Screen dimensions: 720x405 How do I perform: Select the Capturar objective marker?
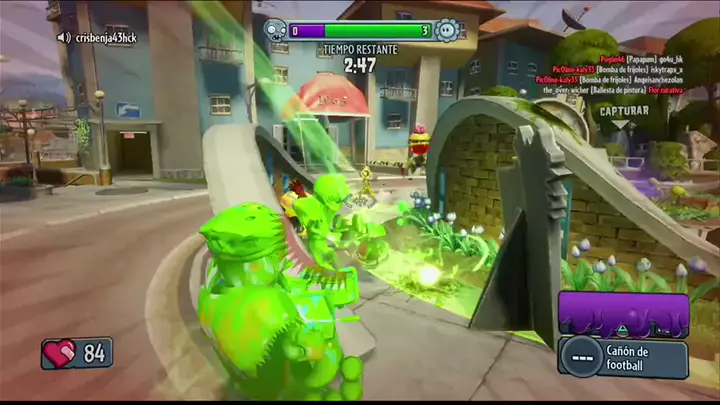coord(624,112)
